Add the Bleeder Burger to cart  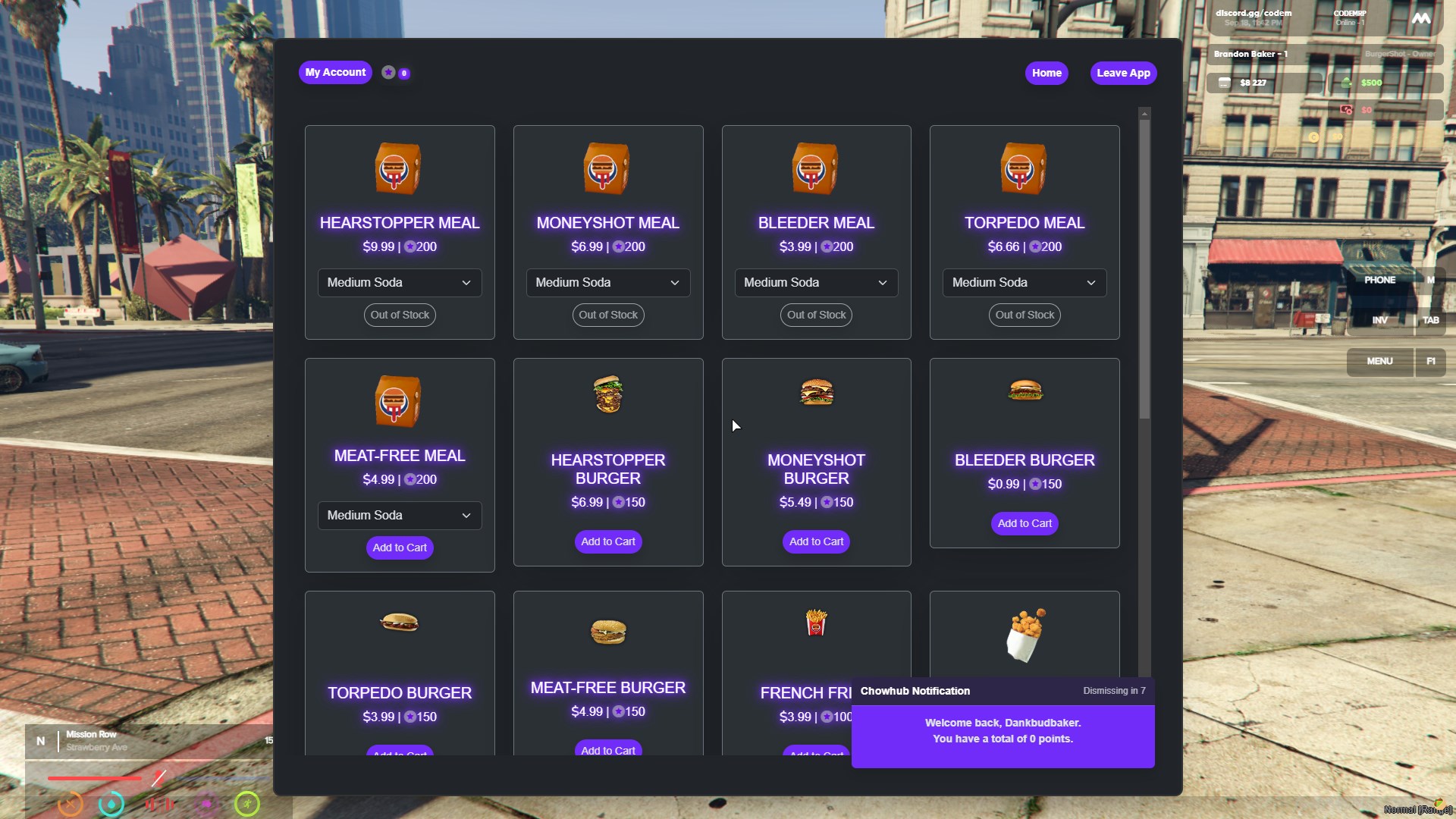click(1024, 523)
